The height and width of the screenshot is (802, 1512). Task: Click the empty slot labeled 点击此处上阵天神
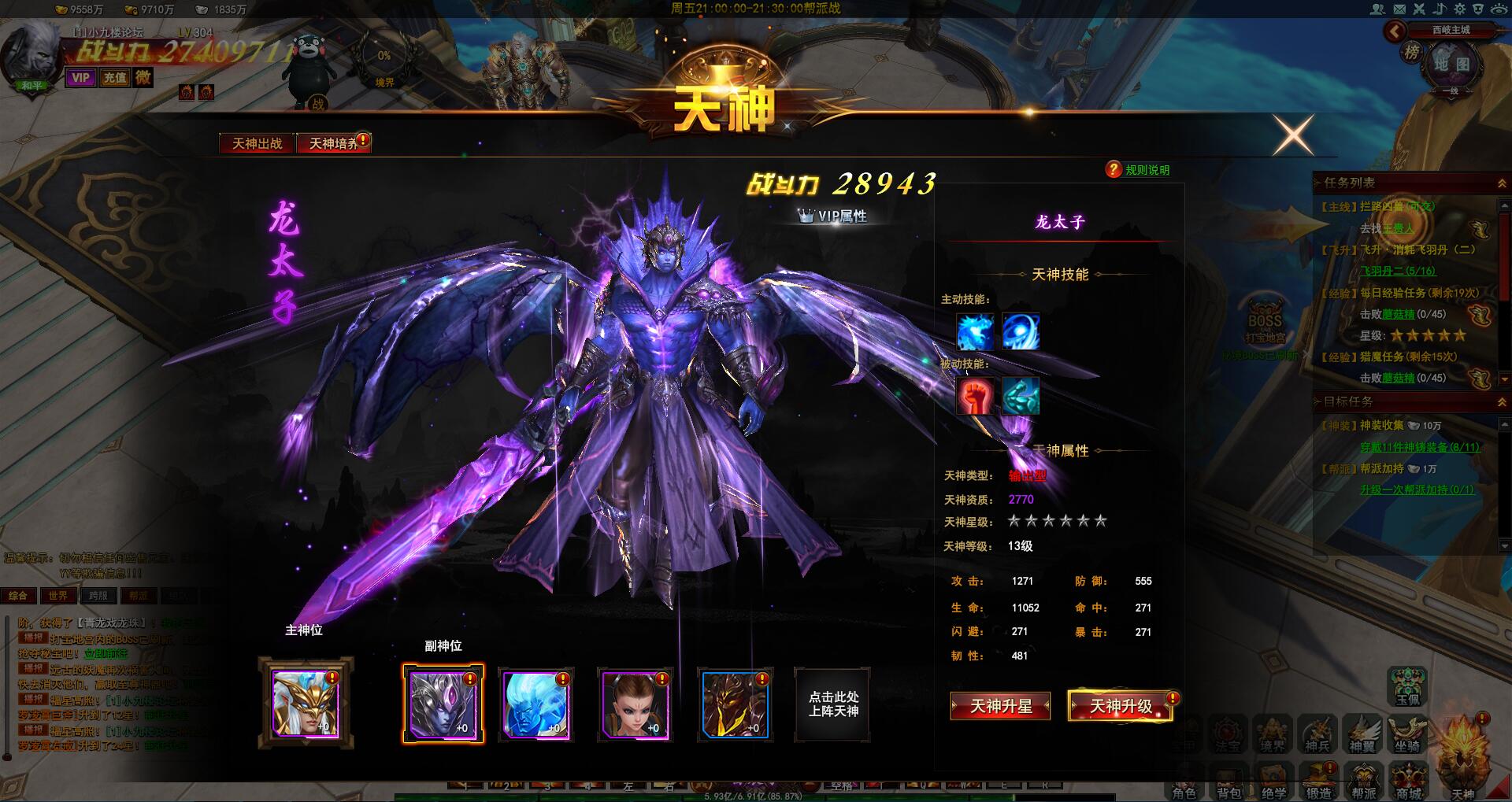click(x=834, y=704)
